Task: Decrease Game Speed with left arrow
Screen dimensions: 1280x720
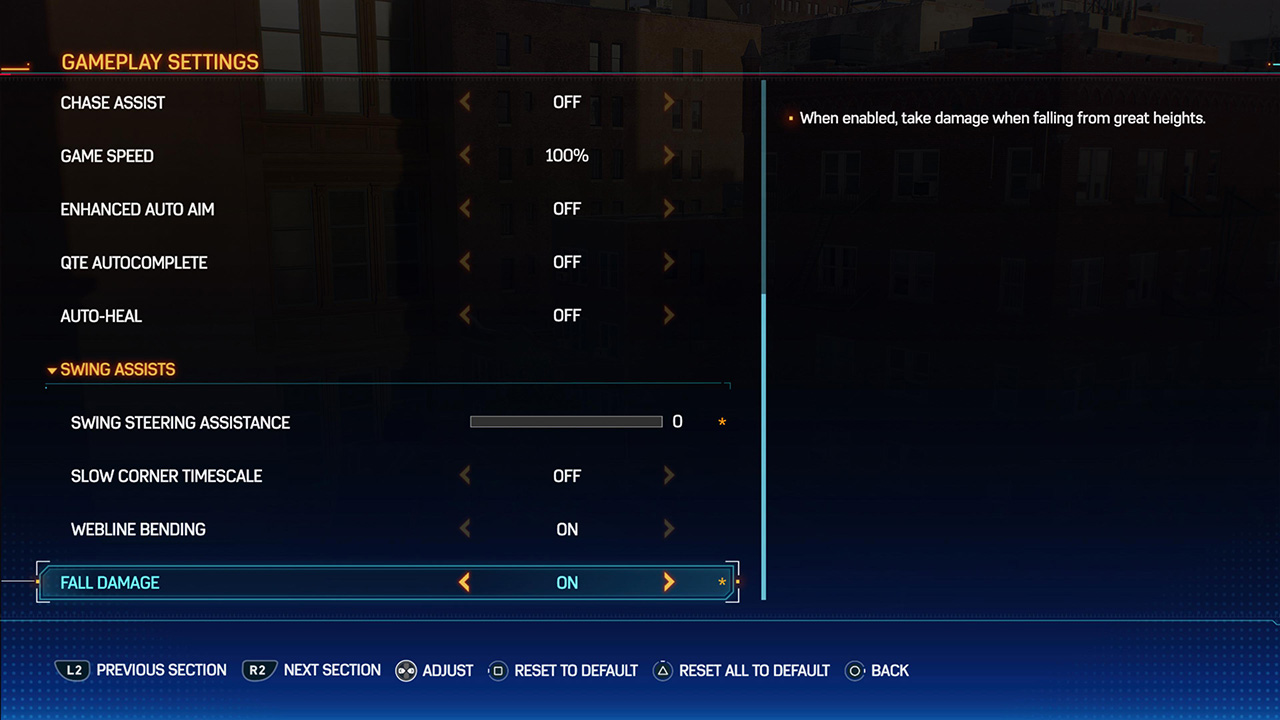Action: click(x=464, y=156)
